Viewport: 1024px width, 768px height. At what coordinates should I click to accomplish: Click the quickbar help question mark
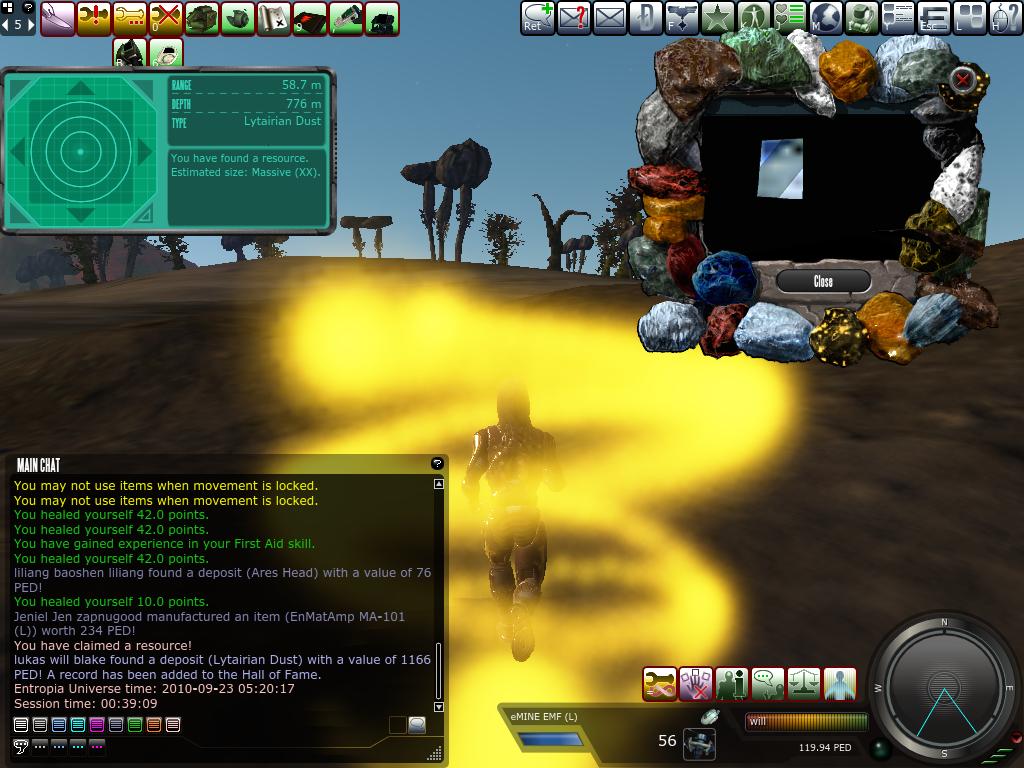(x=27, y=7)
